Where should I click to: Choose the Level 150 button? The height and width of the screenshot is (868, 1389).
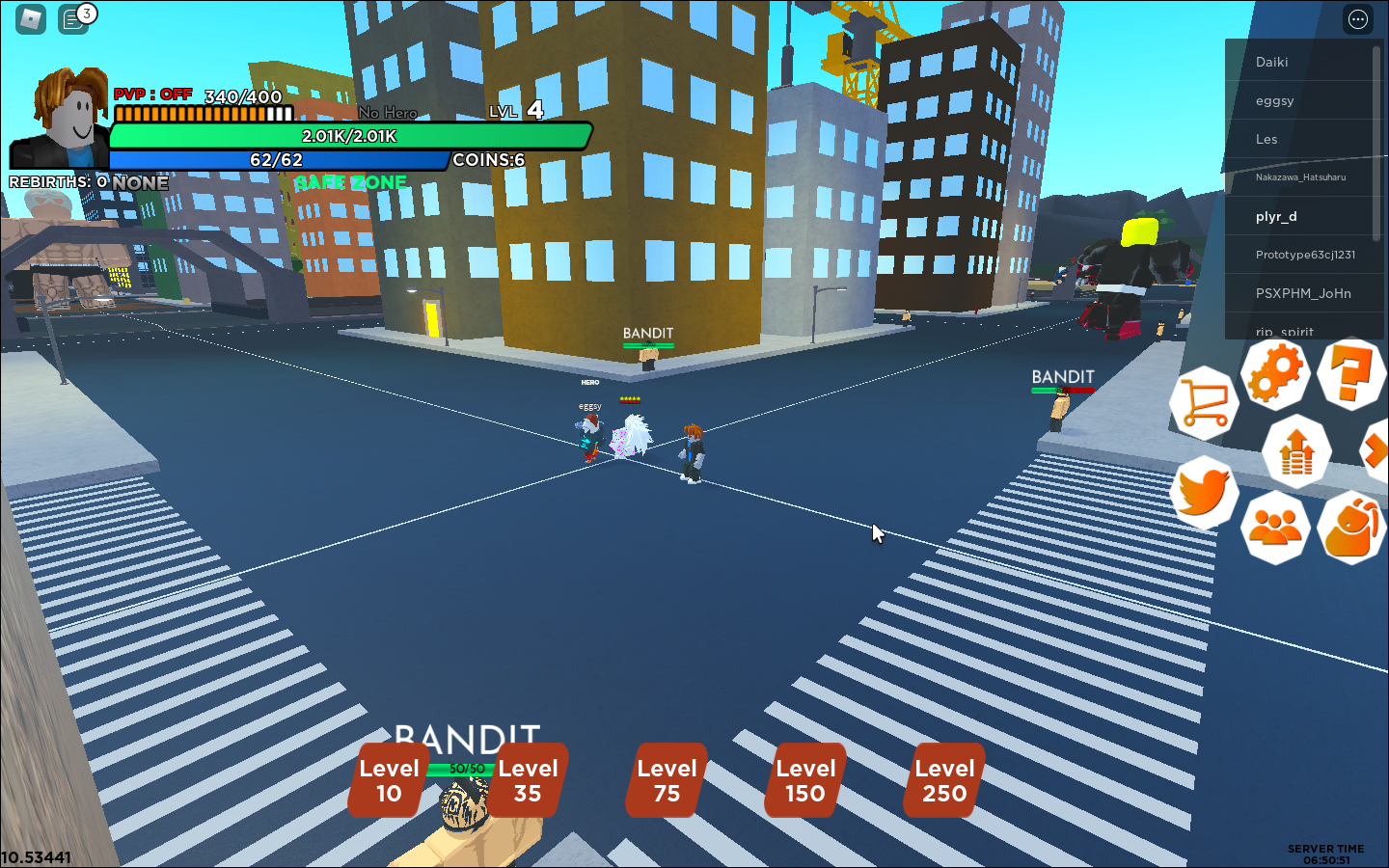[805, 780]
